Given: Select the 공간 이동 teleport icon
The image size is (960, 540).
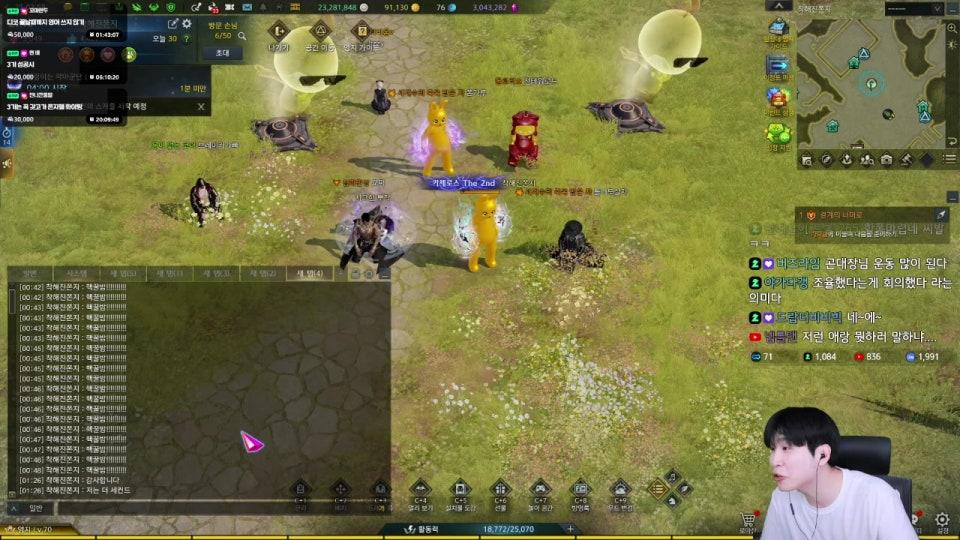Looking at the screenshot, I should click(x=321, y=32).
